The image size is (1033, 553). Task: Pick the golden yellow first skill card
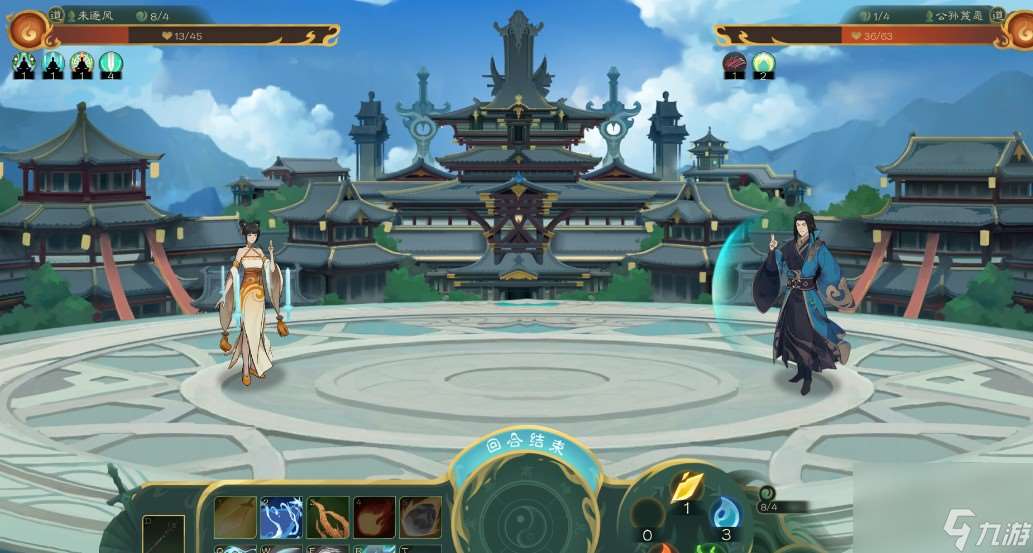[x=235, y=517]
